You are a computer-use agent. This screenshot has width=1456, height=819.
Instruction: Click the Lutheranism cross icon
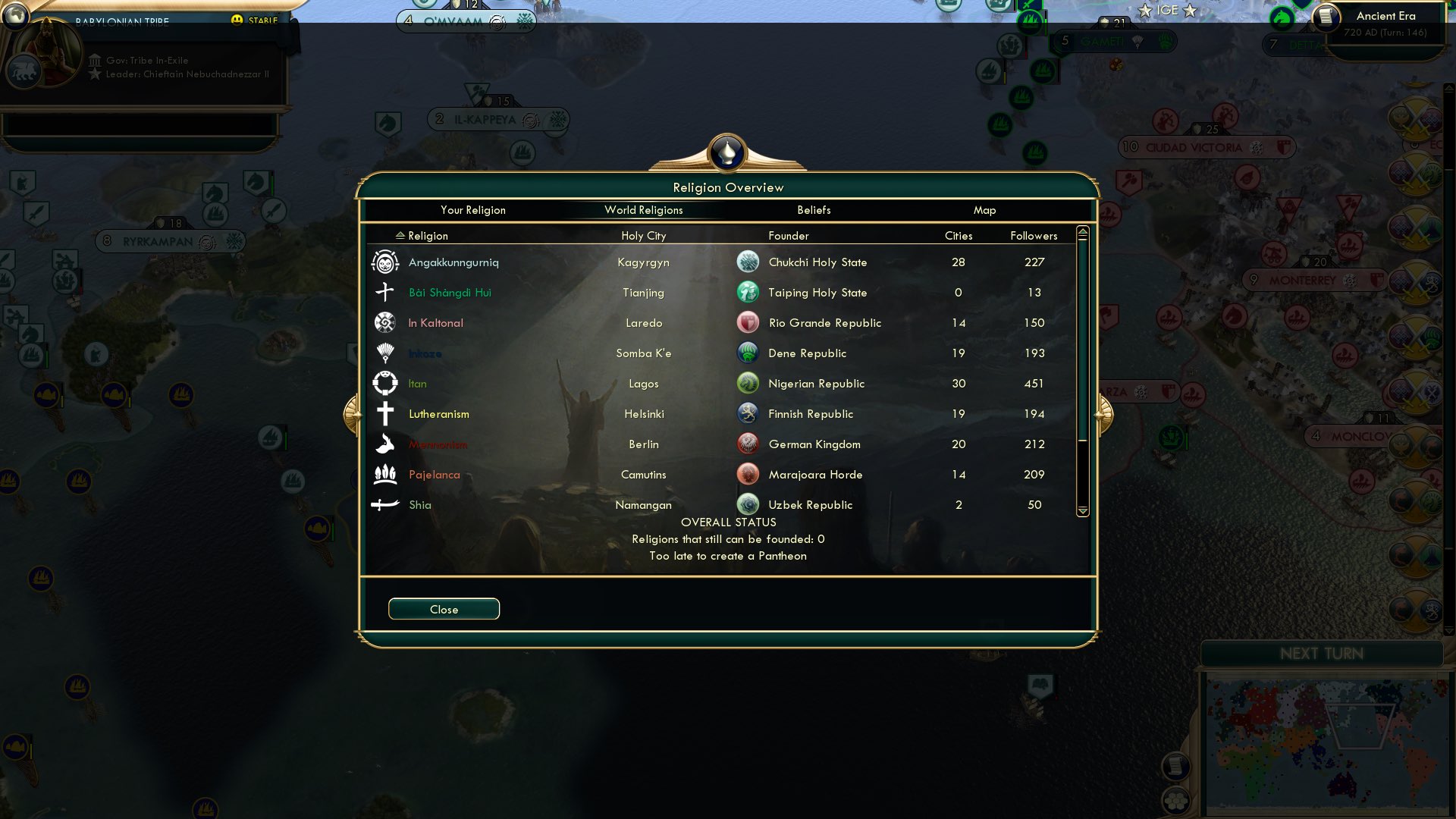pos(385,413)
